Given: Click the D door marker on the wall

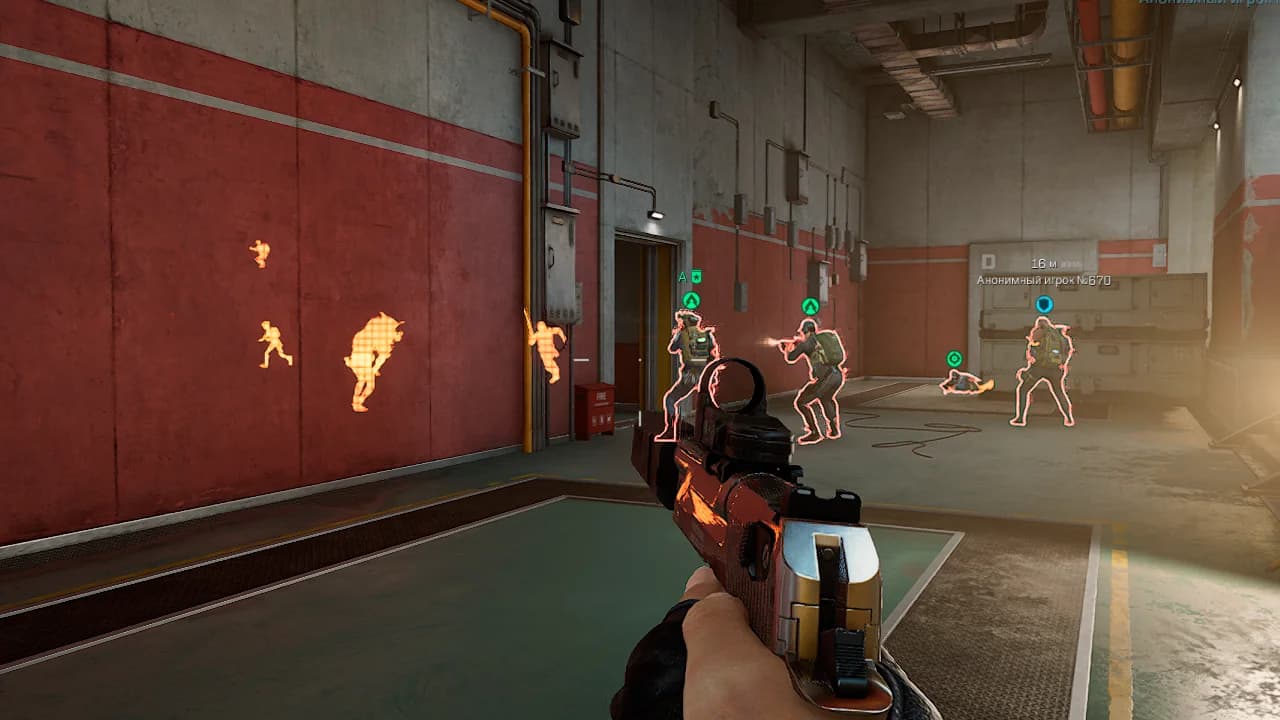Looking at the screenshot, I should [x=988, y=262].
